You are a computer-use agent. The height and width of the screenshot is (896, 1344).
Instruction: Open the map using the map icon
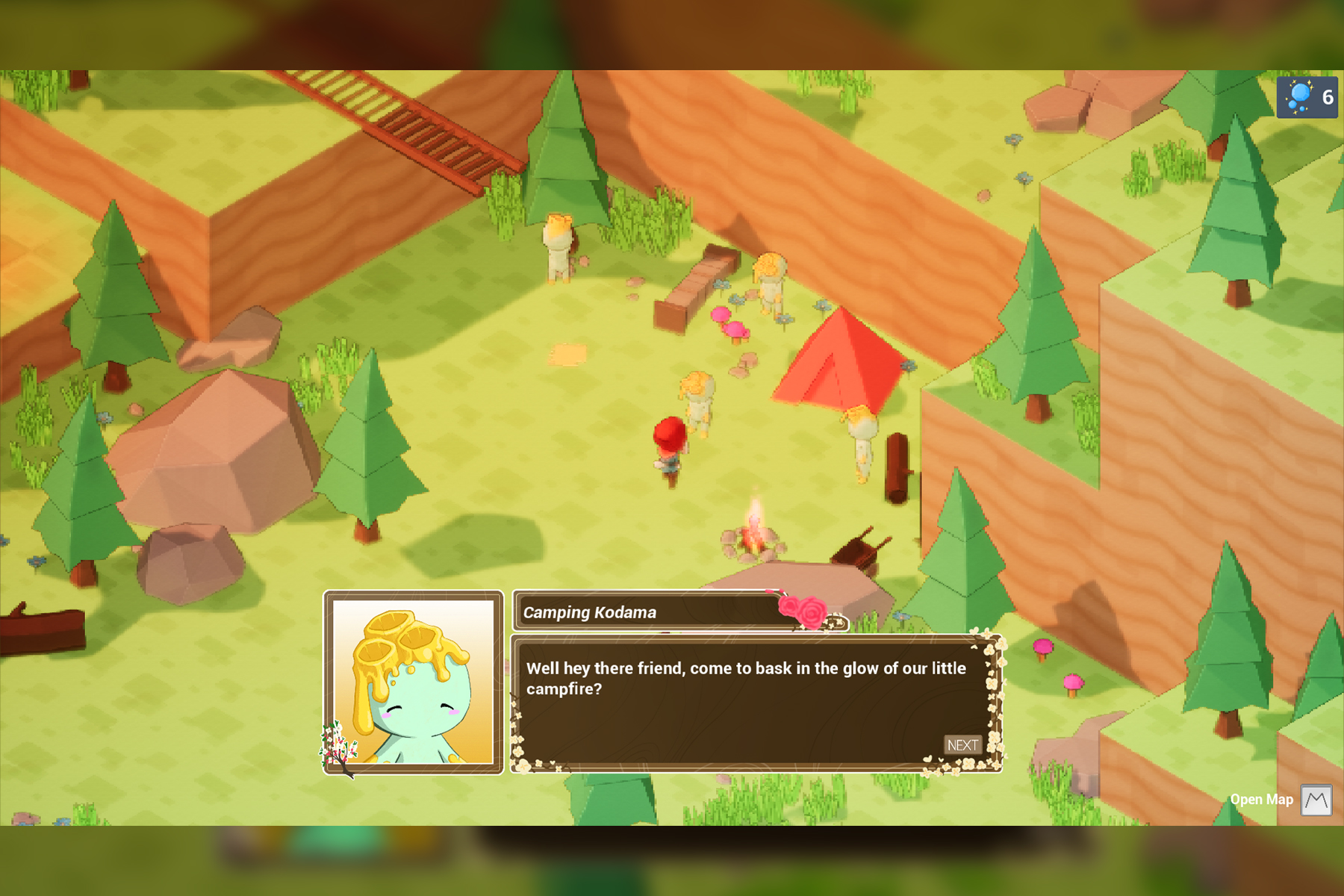click(x=1316, y=800)
